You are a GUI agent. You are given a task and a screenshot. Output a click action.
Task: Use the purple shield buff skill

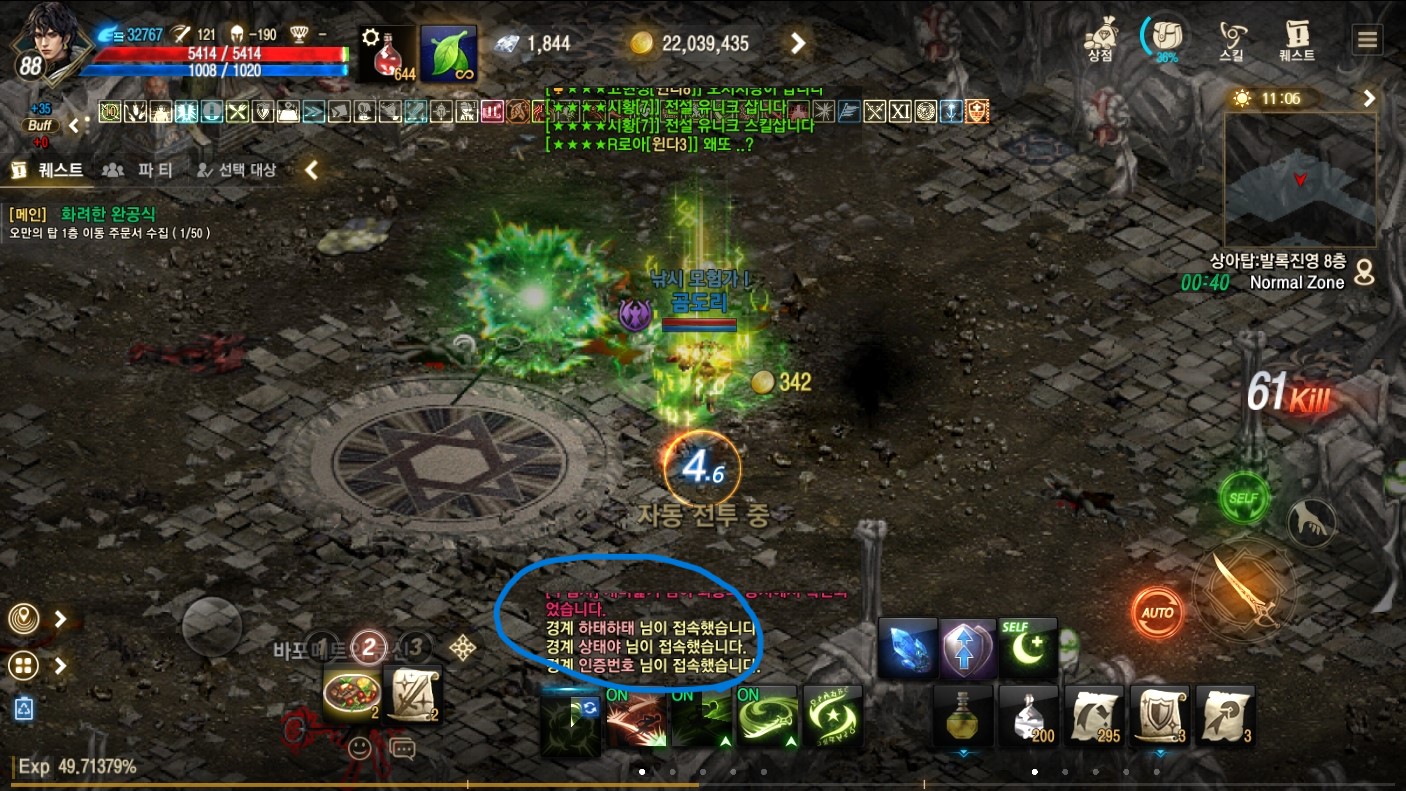(x=967, y=648)
